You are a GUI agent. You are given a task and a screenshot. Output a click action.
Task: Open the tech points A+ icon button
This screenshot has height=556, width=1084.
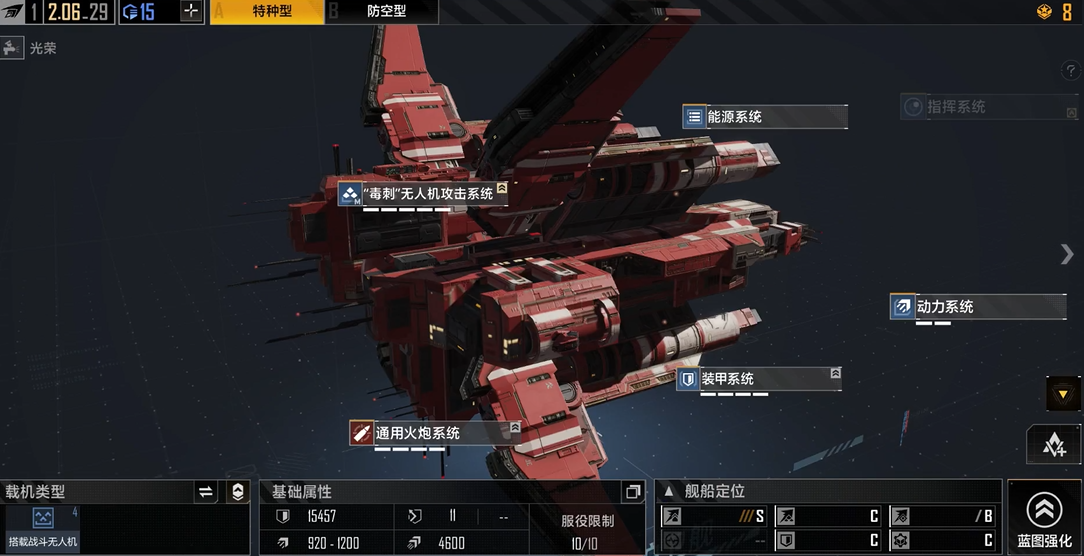click(x=1054, y=446)
